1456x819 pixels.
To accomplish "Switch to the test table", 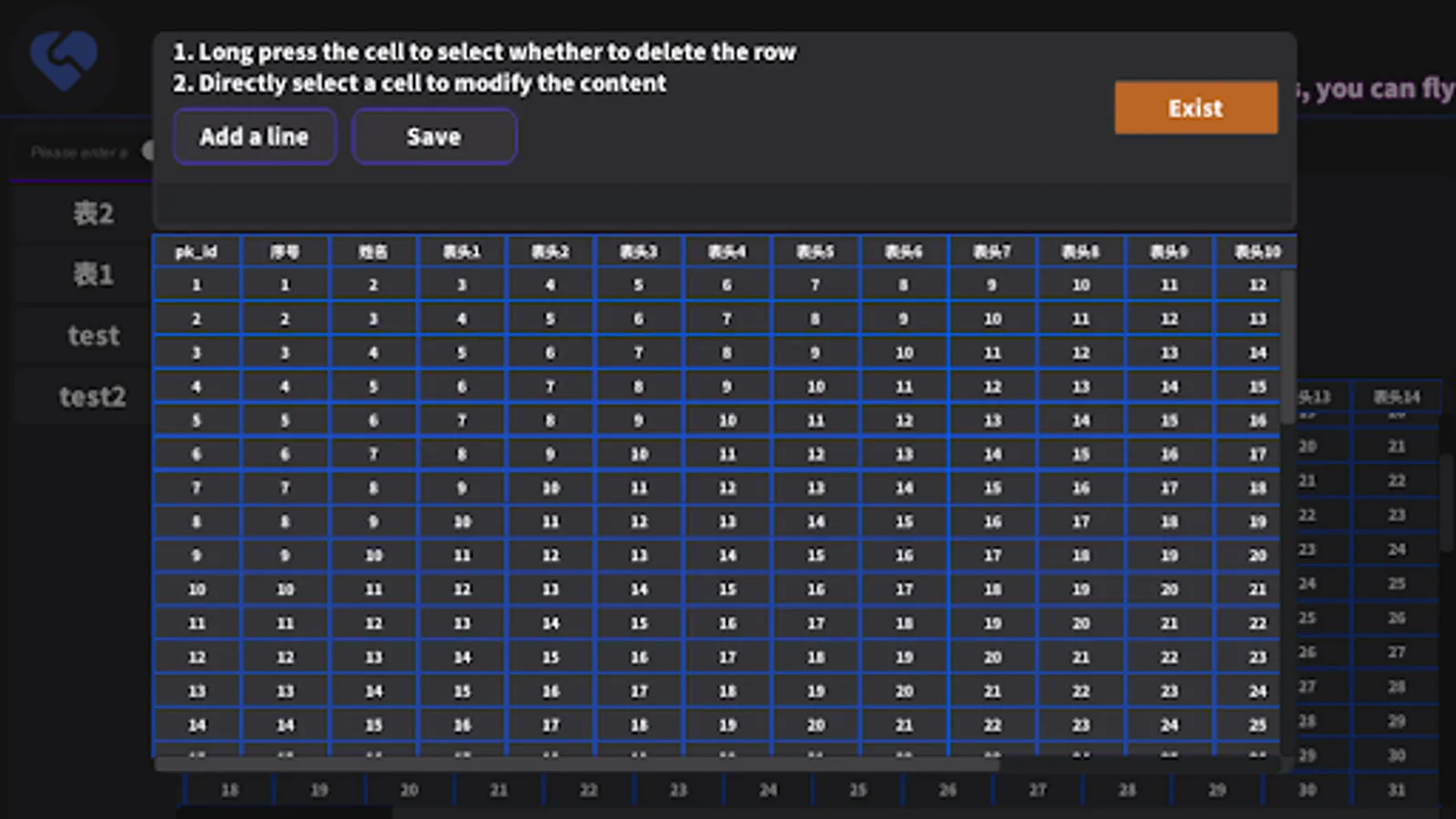I will tap(93, 335).
